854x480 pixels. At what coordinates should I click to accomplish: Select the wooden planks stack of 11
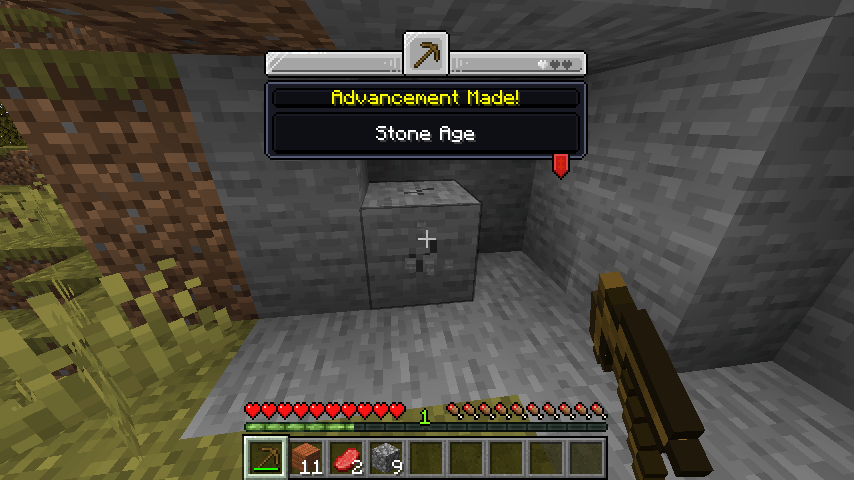pos(307,459)
